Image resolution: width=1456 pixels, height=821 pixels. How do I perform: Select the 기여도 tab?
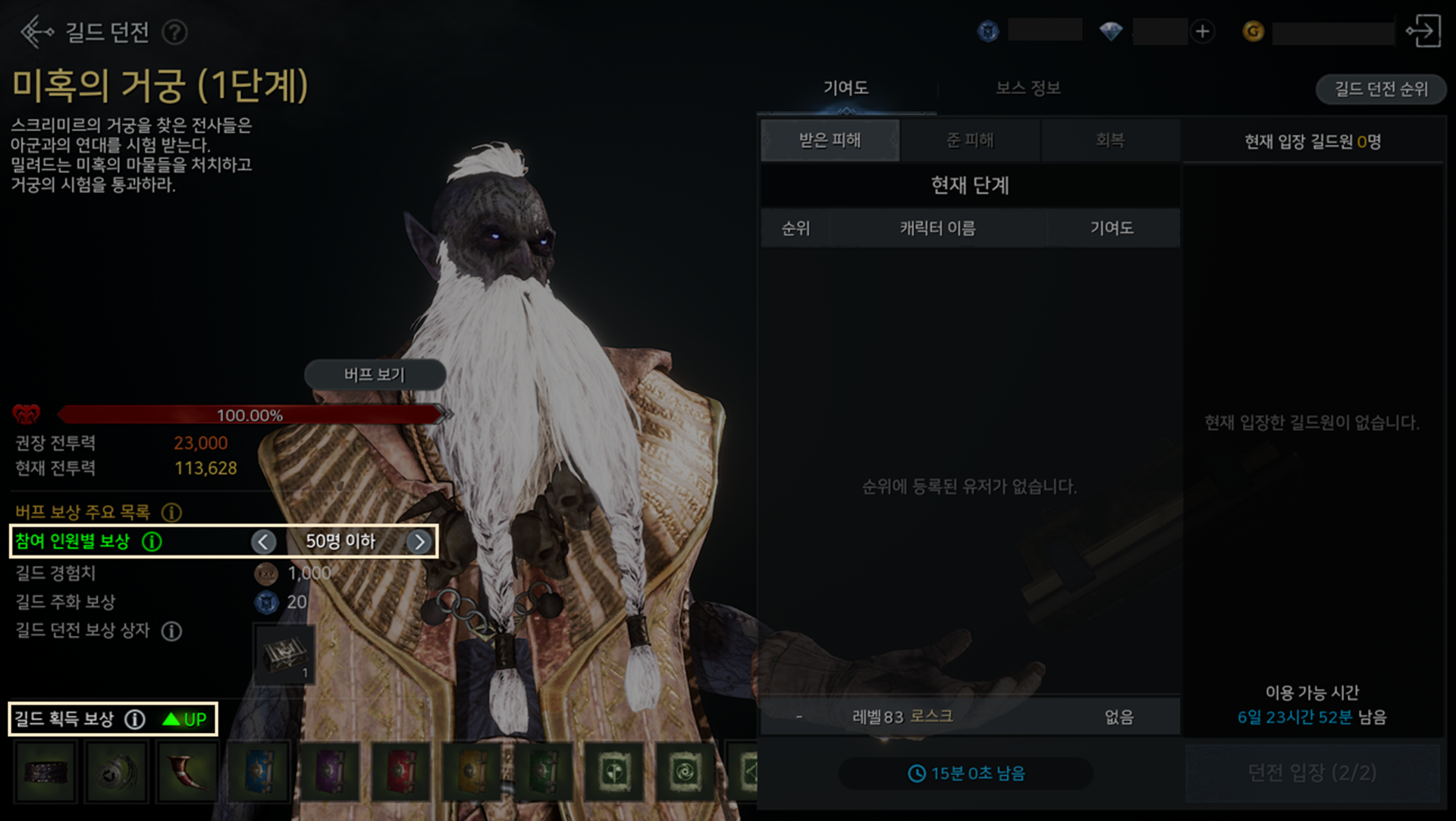point(846,88)
